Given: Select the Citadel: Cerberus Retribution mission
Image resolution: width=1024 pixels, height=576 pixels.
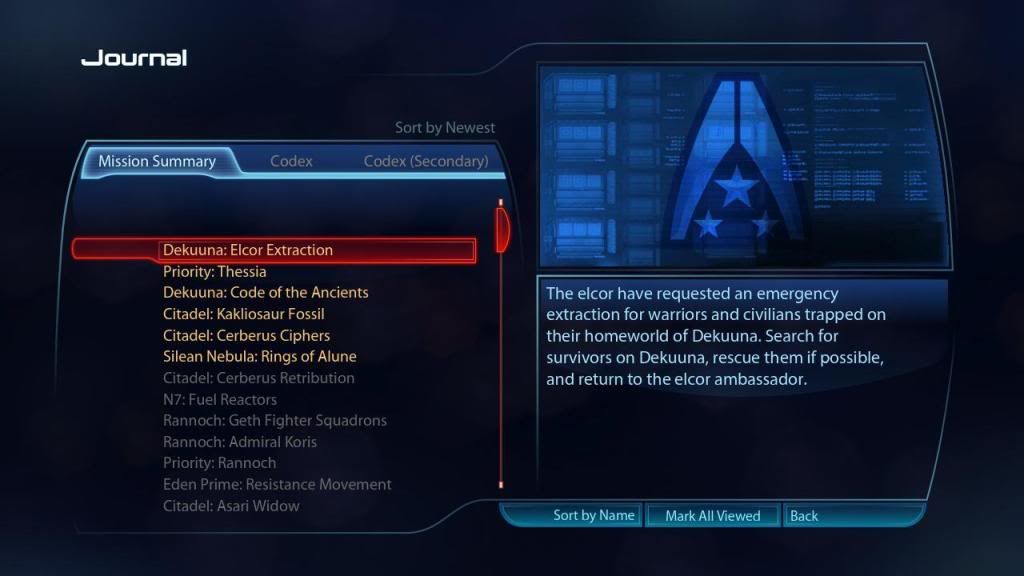Looking at the screenshot, I should pyautogui.click(x=259, y=378).
